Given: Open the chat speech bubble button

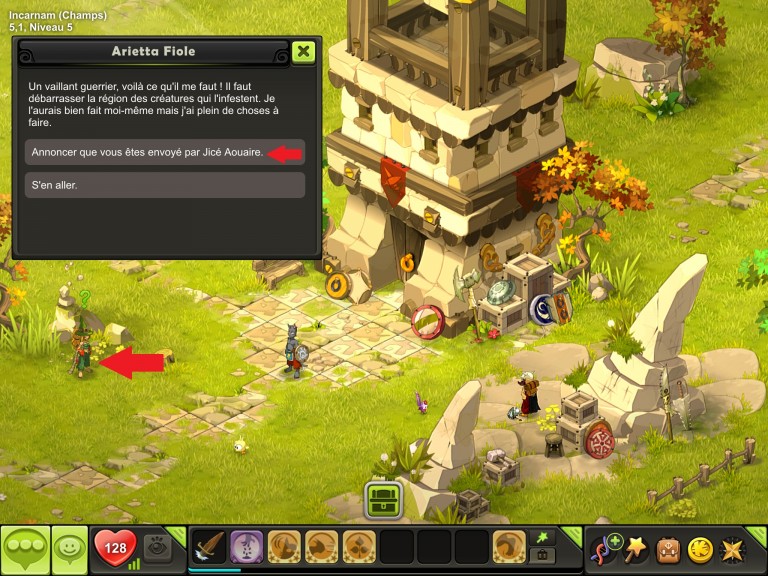Looking at the screenshot, I should pyautogui.click(x=25, y=549).
